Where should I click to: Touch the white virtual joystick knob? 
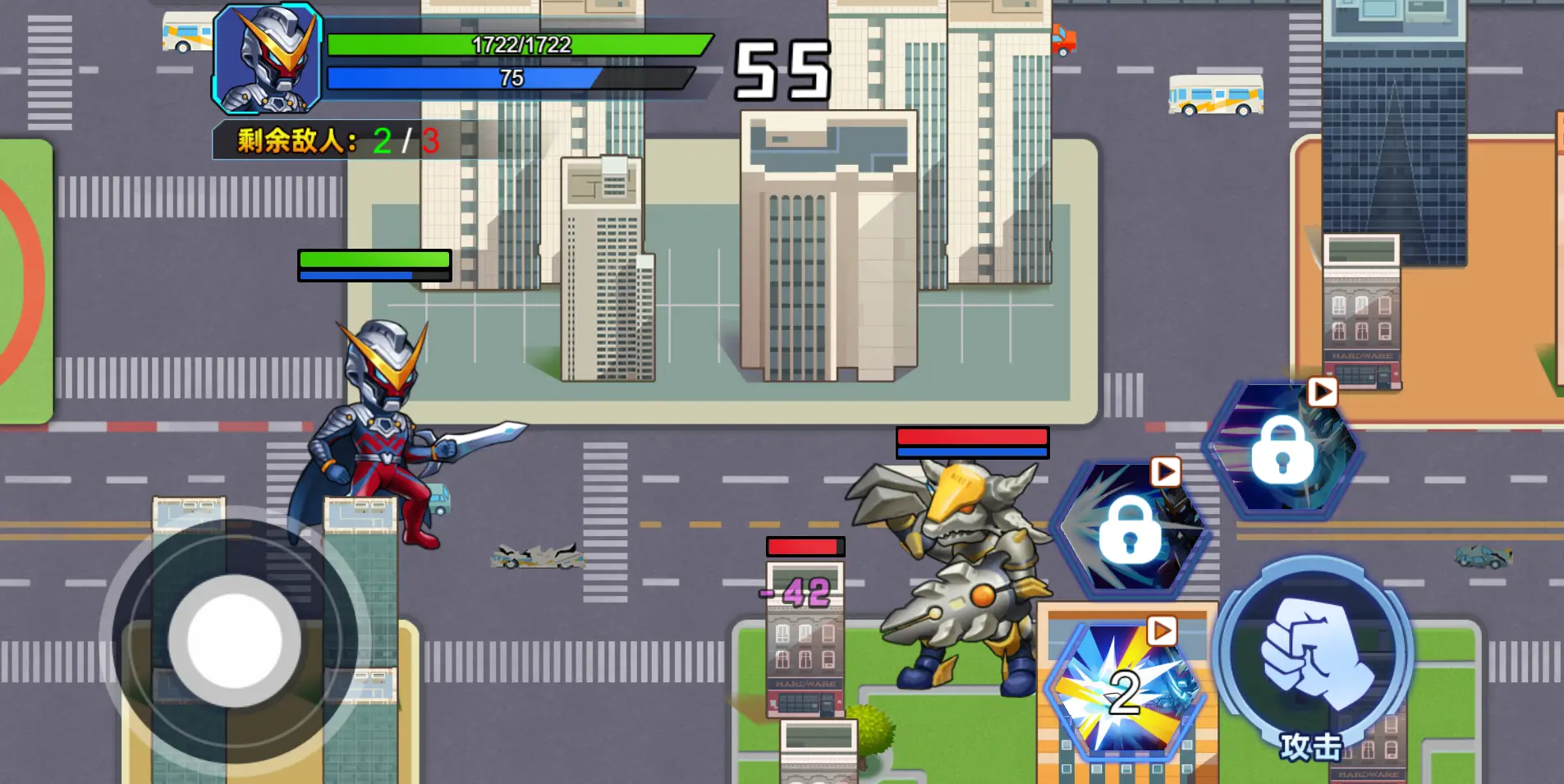(x=234, y=640)
